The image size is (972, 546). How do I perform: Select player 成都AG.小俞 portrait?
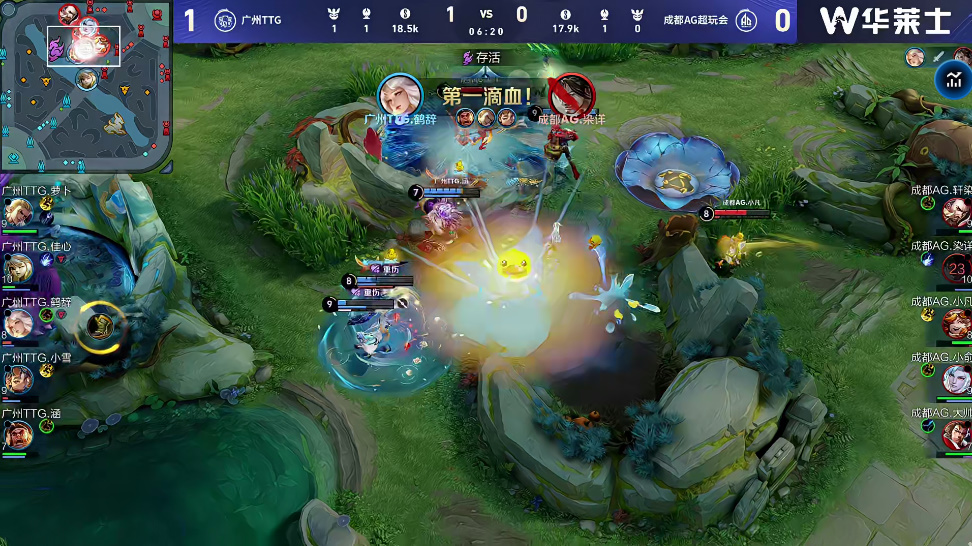tap(956, 379)
